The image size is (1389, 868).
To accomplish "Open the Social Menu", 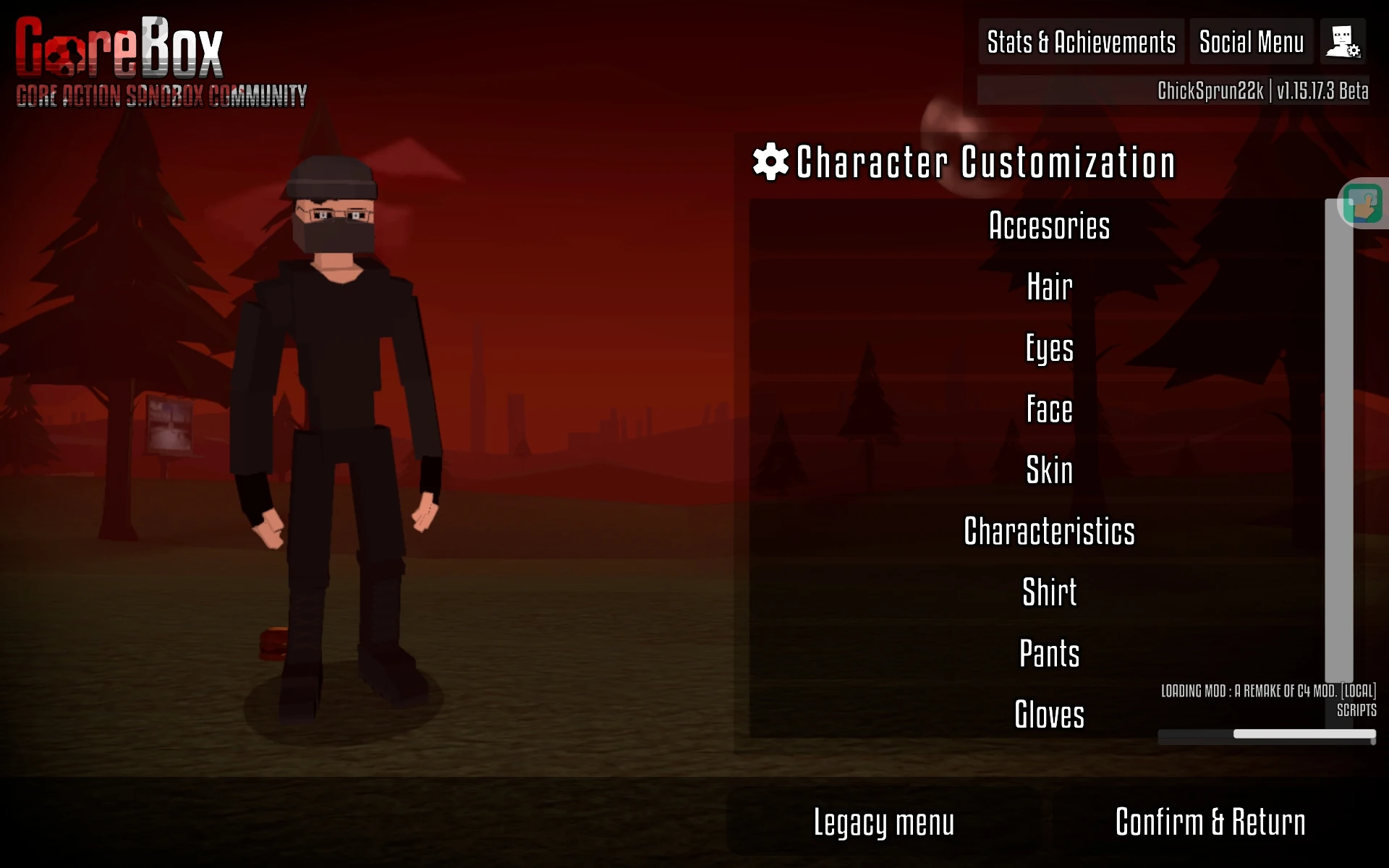I will click(1251, 42).
